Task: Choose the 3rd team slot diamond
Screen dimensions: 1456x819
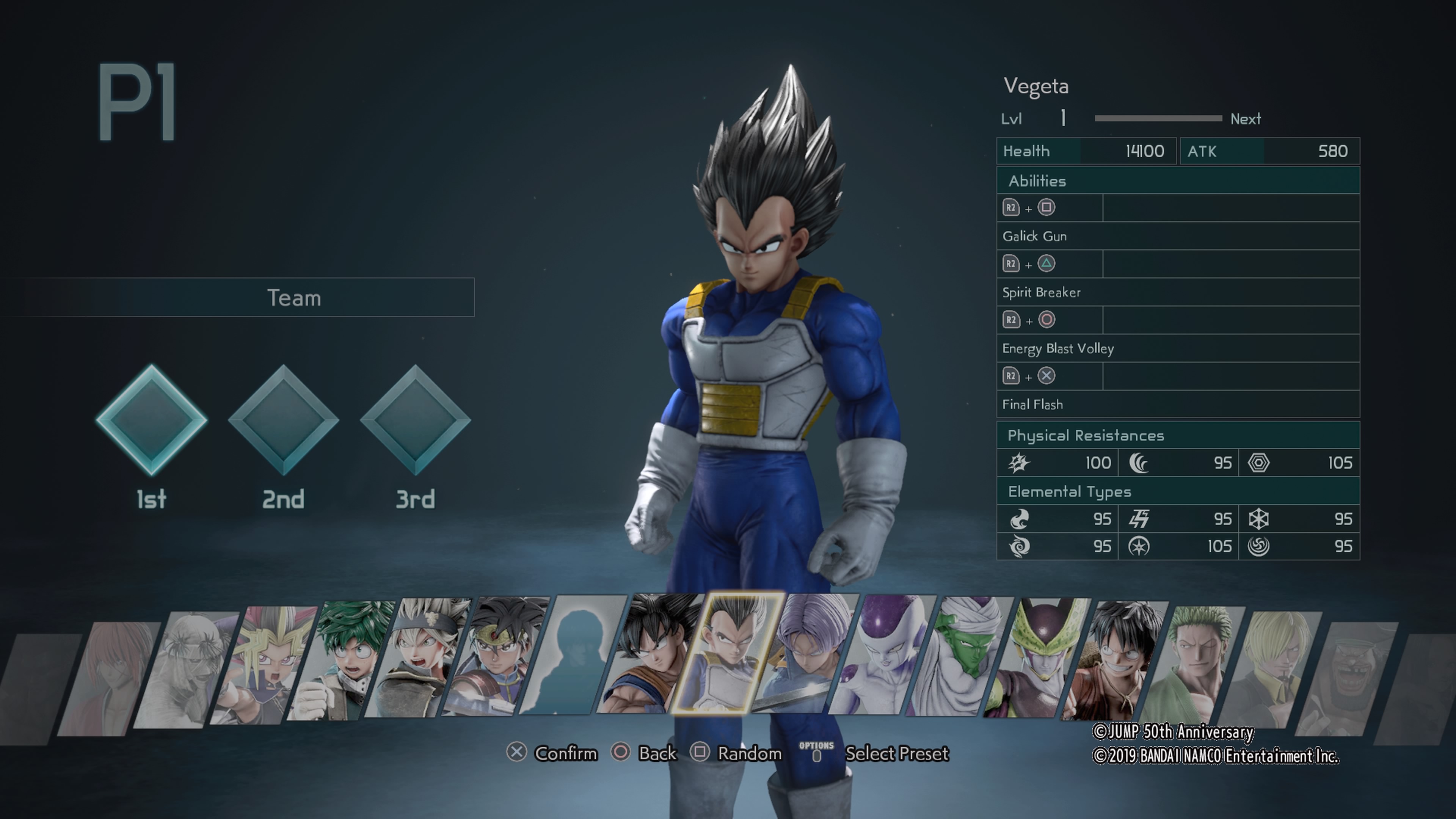Action: click(416, 420)
